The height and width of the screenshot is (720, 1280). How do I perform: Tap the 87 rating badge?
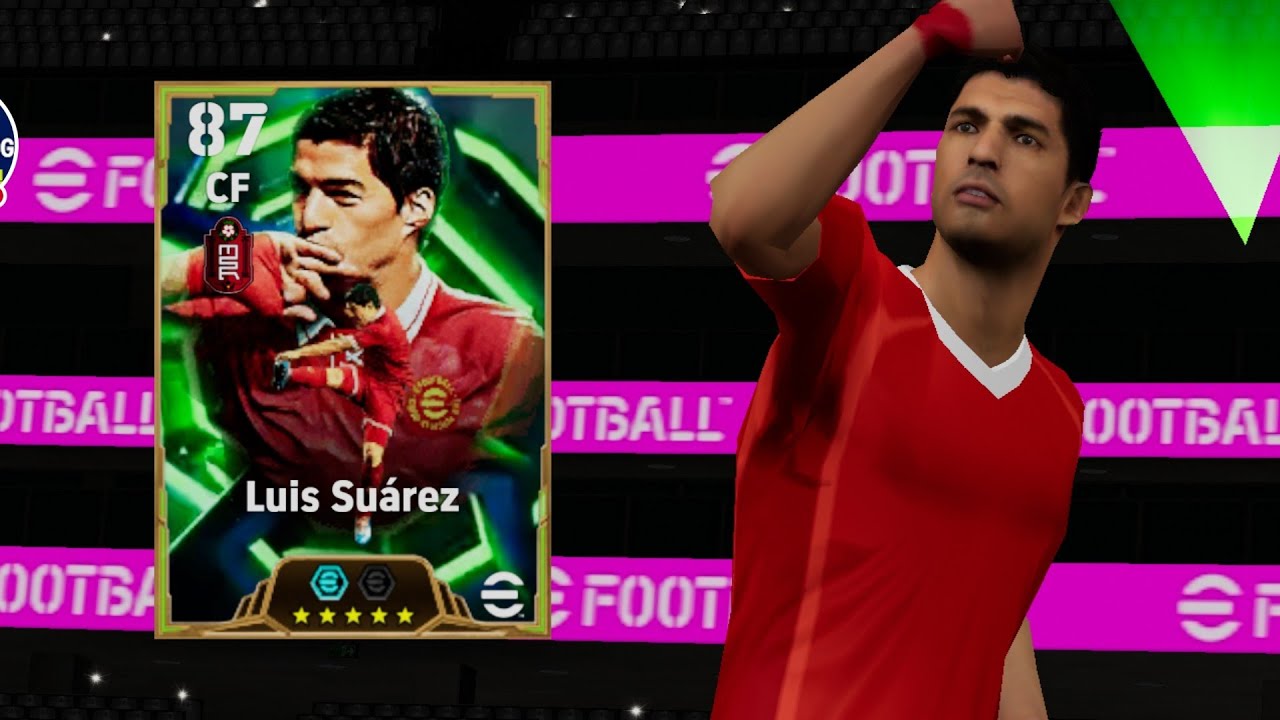[x=226, y=128]
